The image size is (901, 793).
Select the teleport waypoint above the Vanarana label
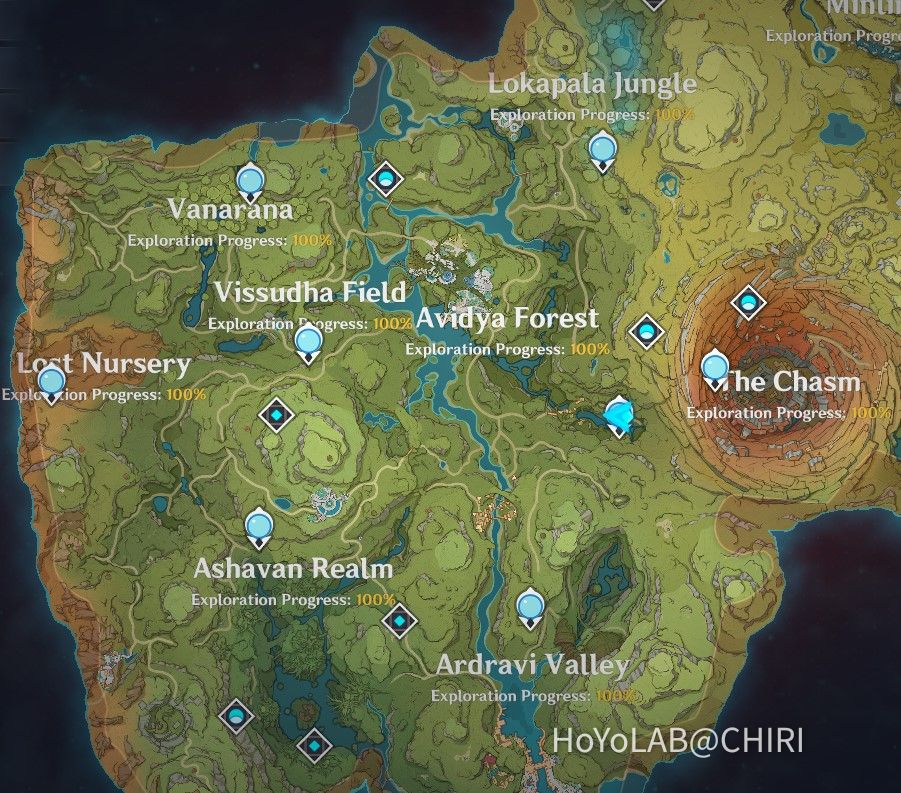[x=250, y=182]
